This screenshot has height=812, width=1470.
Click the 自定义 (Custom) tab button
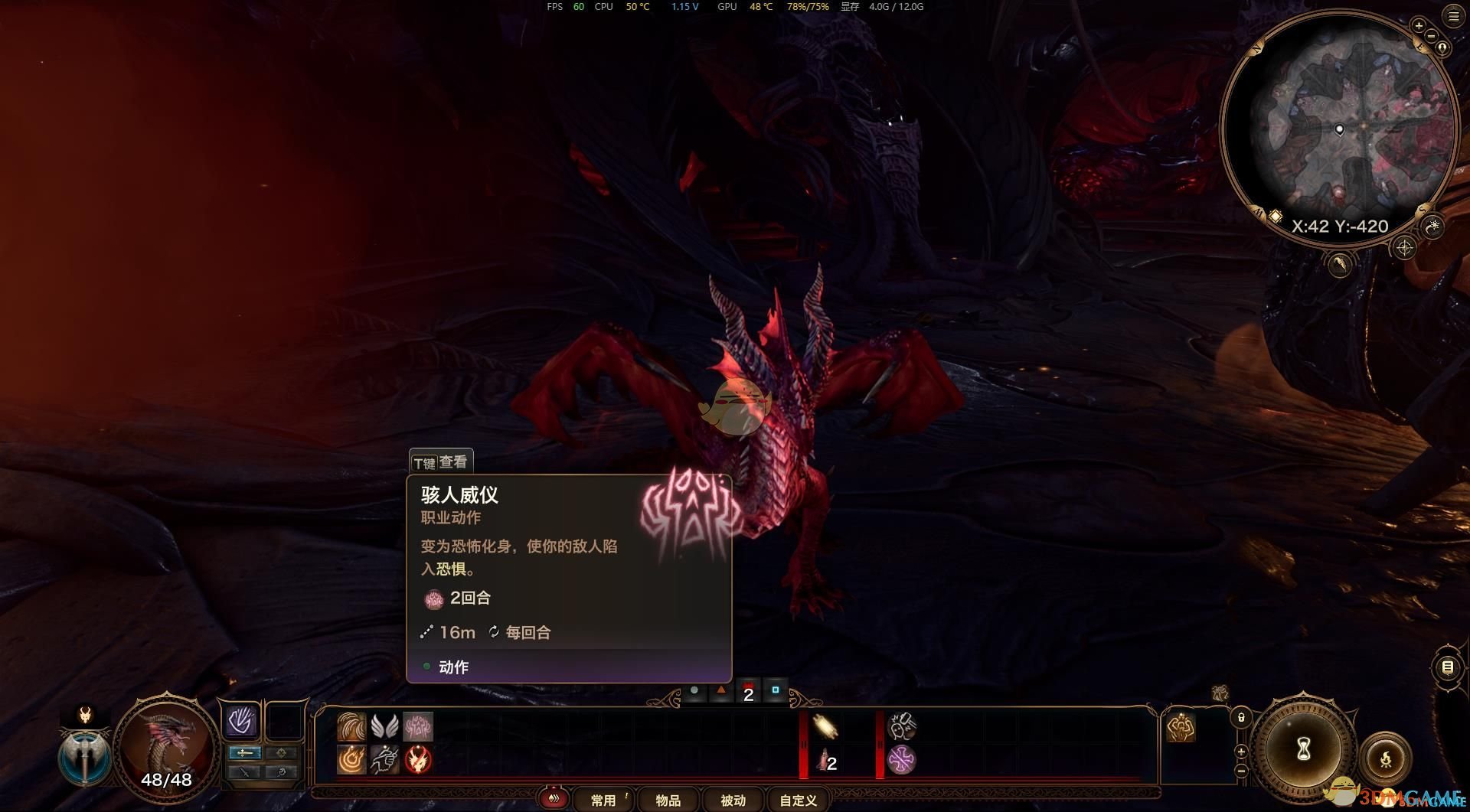pyautogui.click(x=797, y=800)
